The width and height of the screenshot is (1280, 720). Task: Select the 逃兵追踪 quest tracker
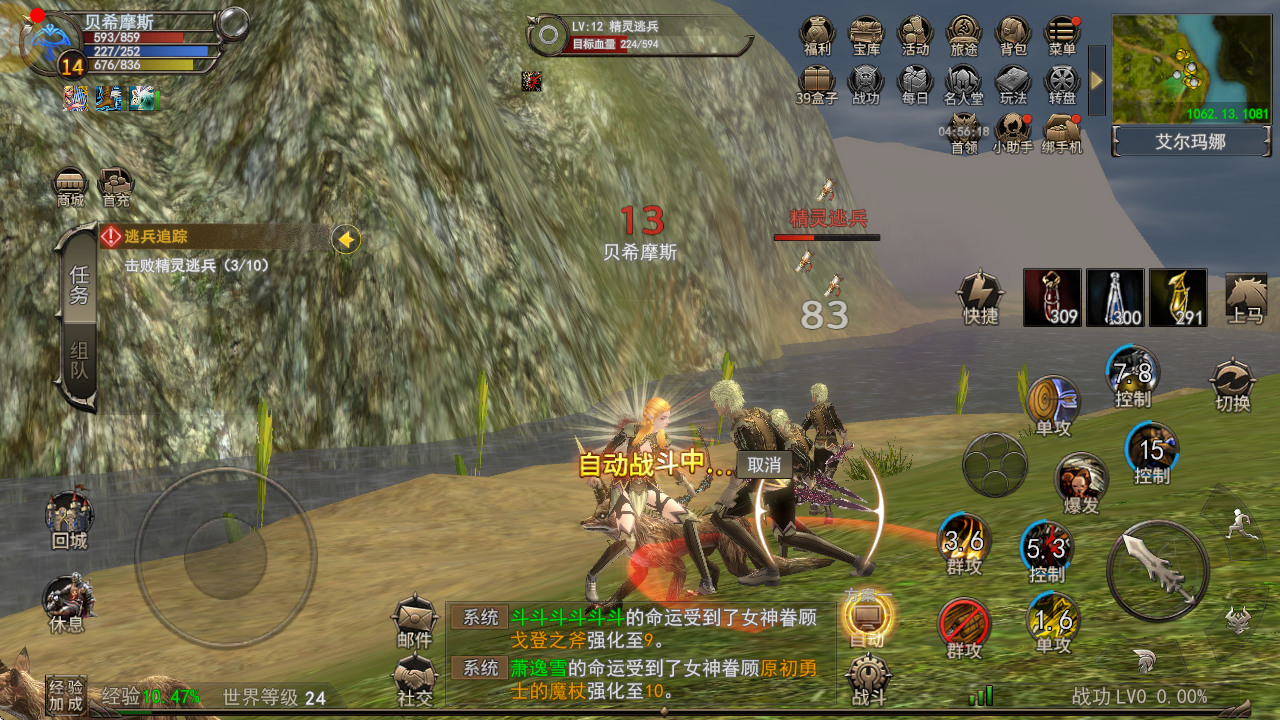215,238
